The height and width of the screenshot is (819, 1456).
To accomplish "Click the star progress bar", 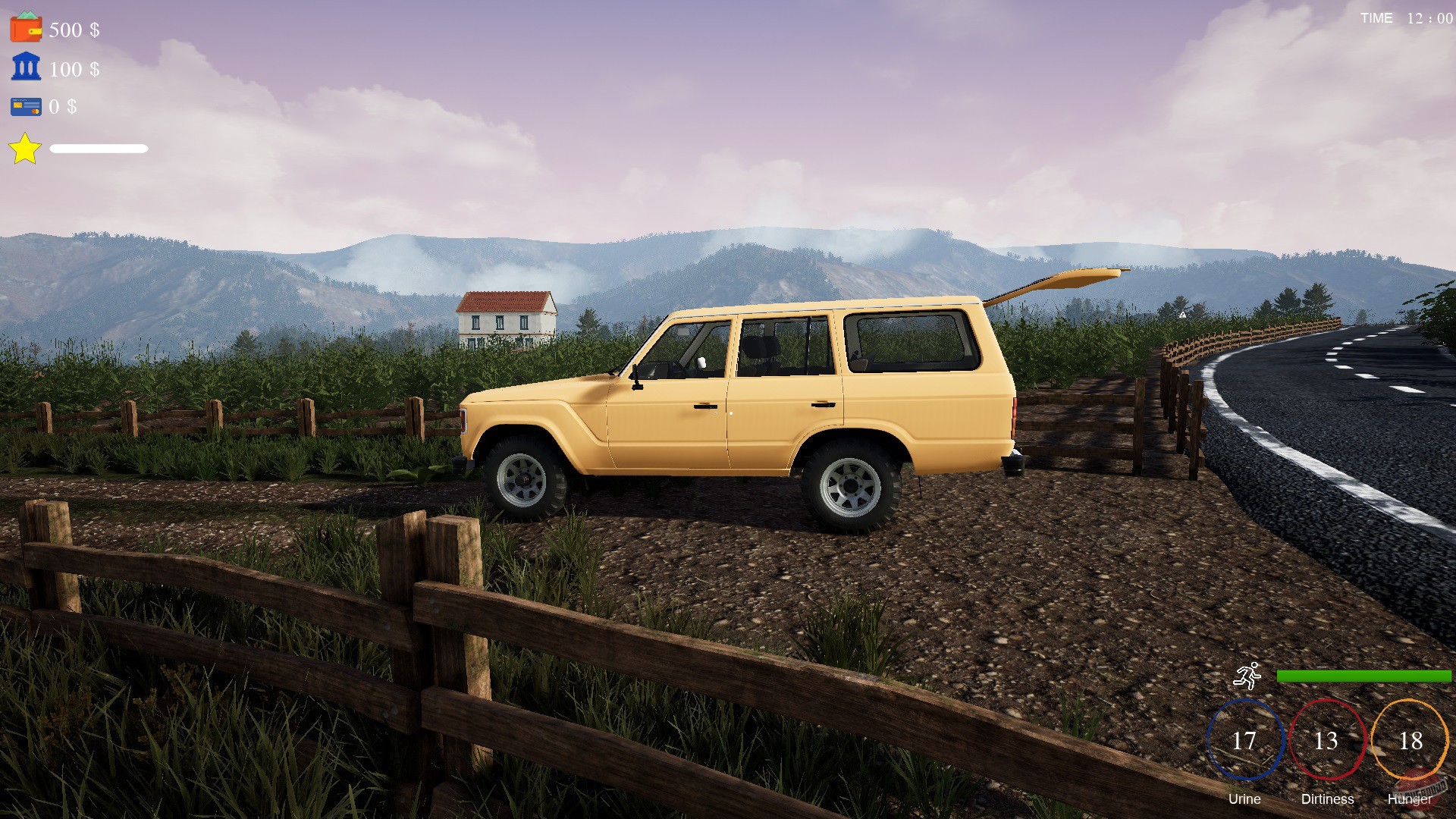I will [x=99, y=149].
